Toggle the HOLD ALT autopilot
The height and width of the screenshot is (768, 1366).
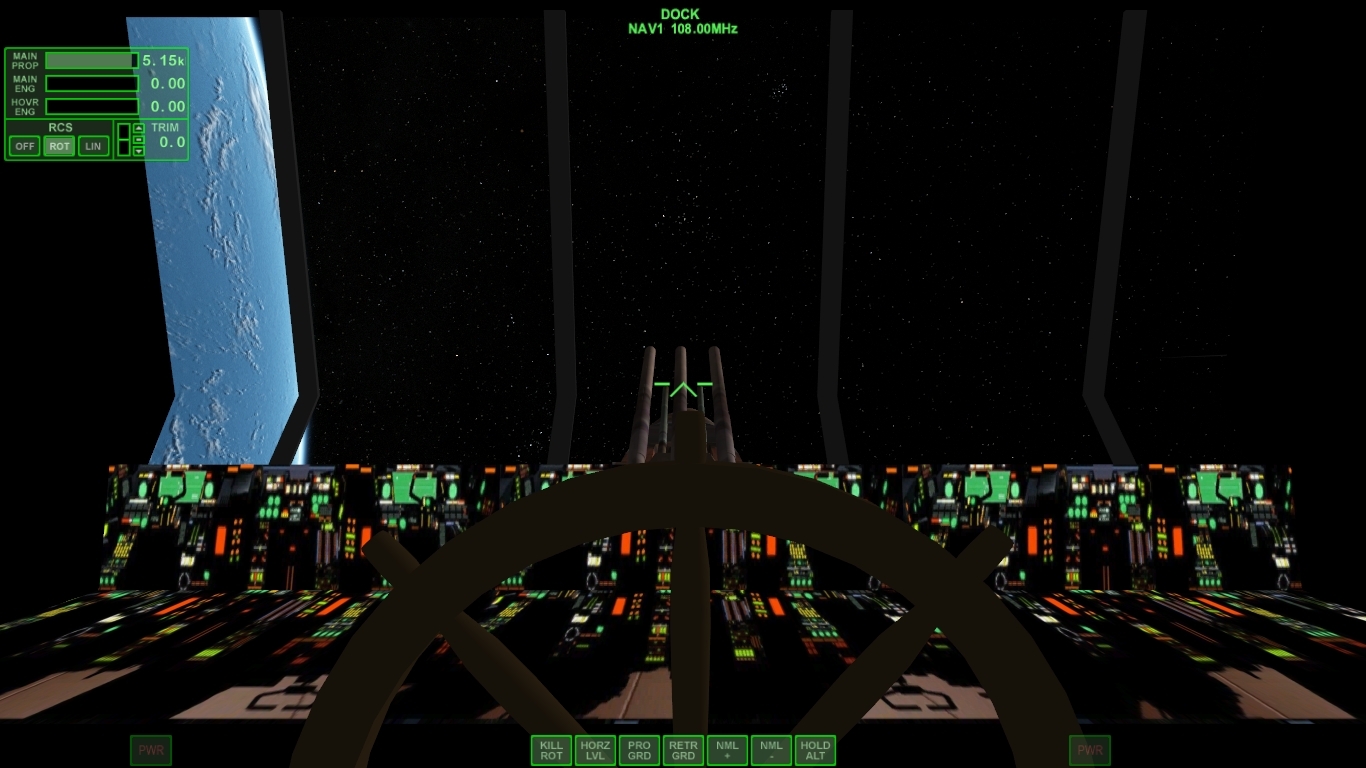coord(815,750)
